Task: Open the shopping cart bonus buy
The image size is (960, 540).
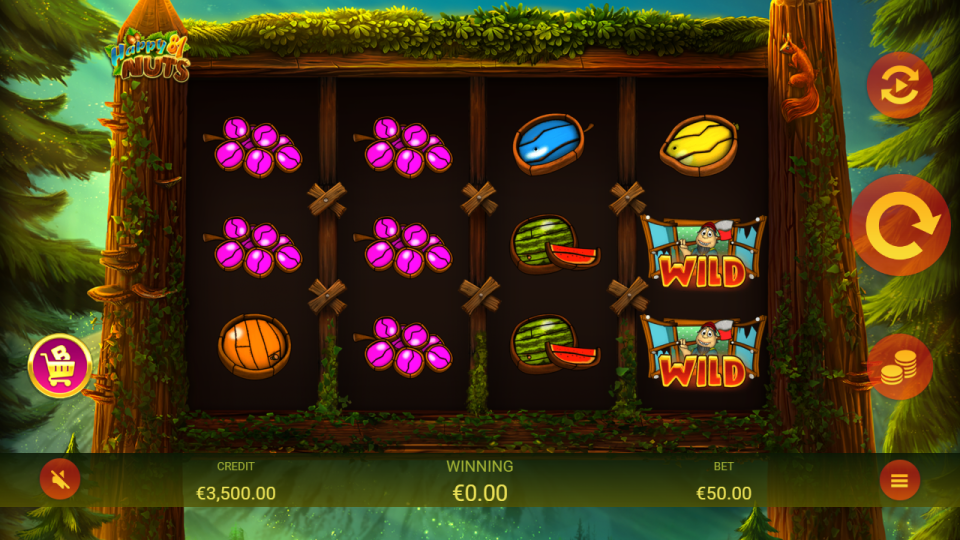Action: (x=60, y=365)
